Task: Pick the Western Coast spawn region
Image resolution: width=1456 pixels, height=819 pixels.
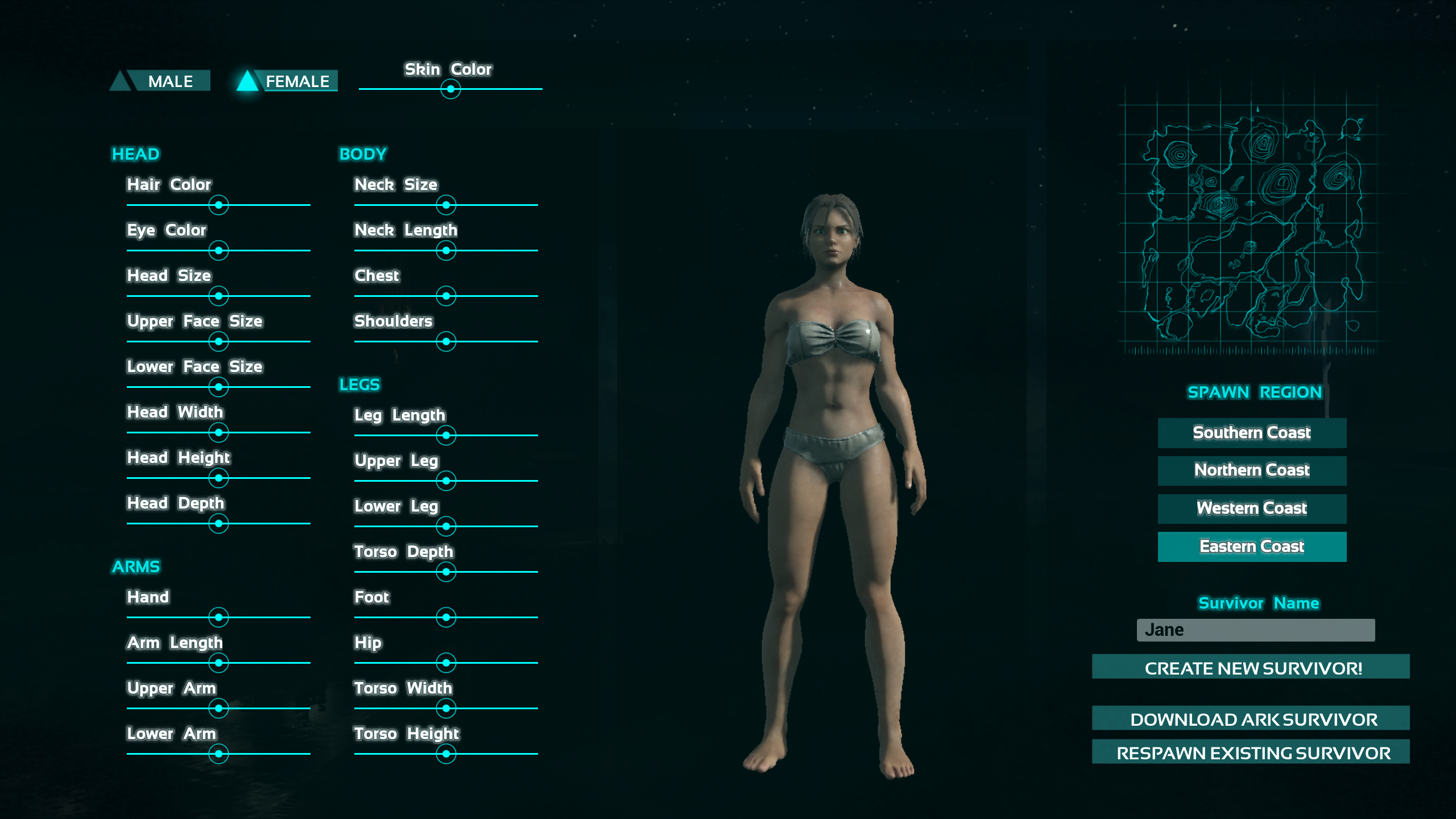Action: coord(1252,508)
